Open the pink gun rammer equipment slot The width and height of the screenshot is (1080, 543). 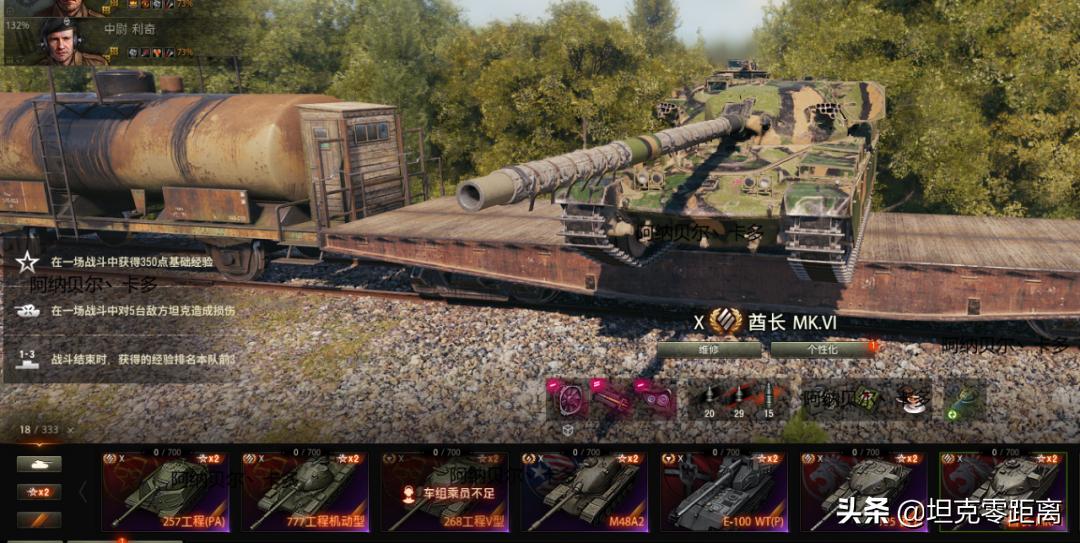611,398
